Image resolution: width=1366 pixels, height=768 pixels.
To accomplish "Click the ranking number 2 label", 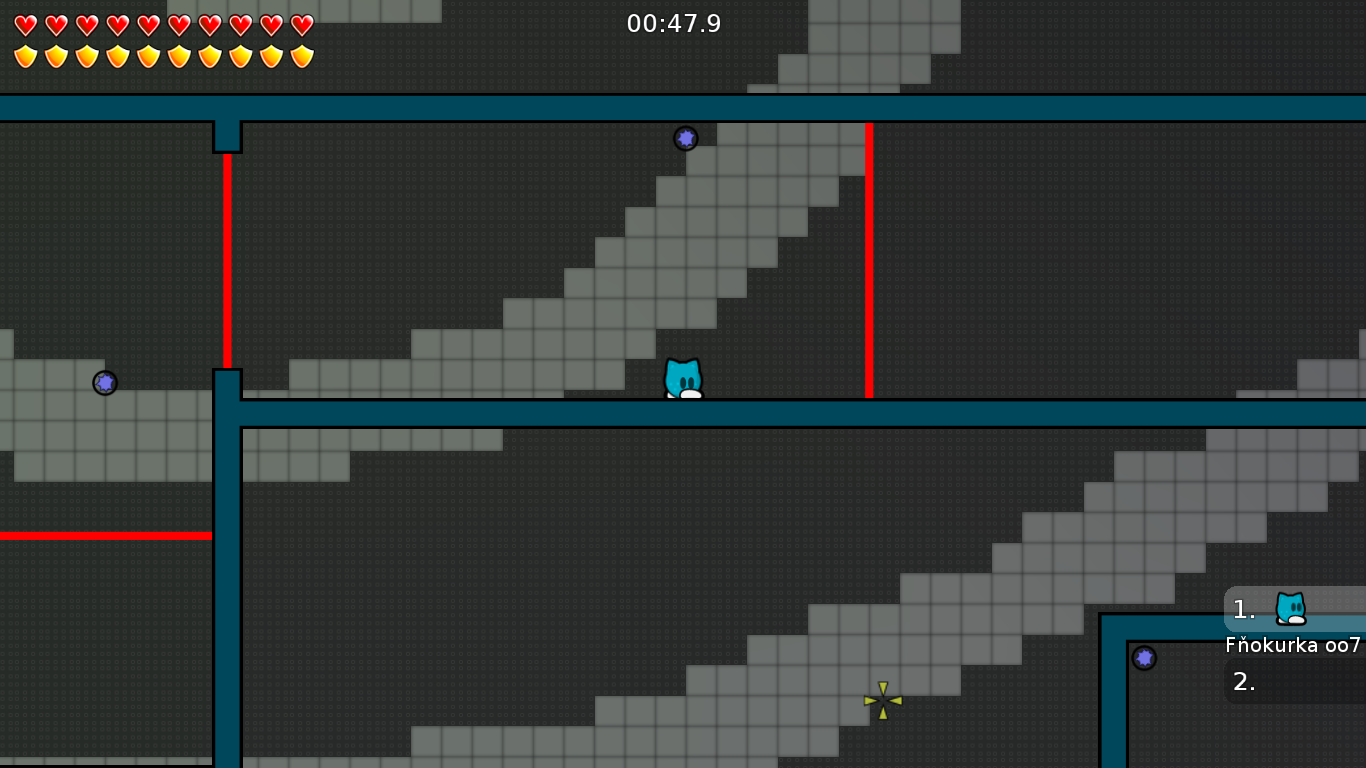I will pos(1242,683).
